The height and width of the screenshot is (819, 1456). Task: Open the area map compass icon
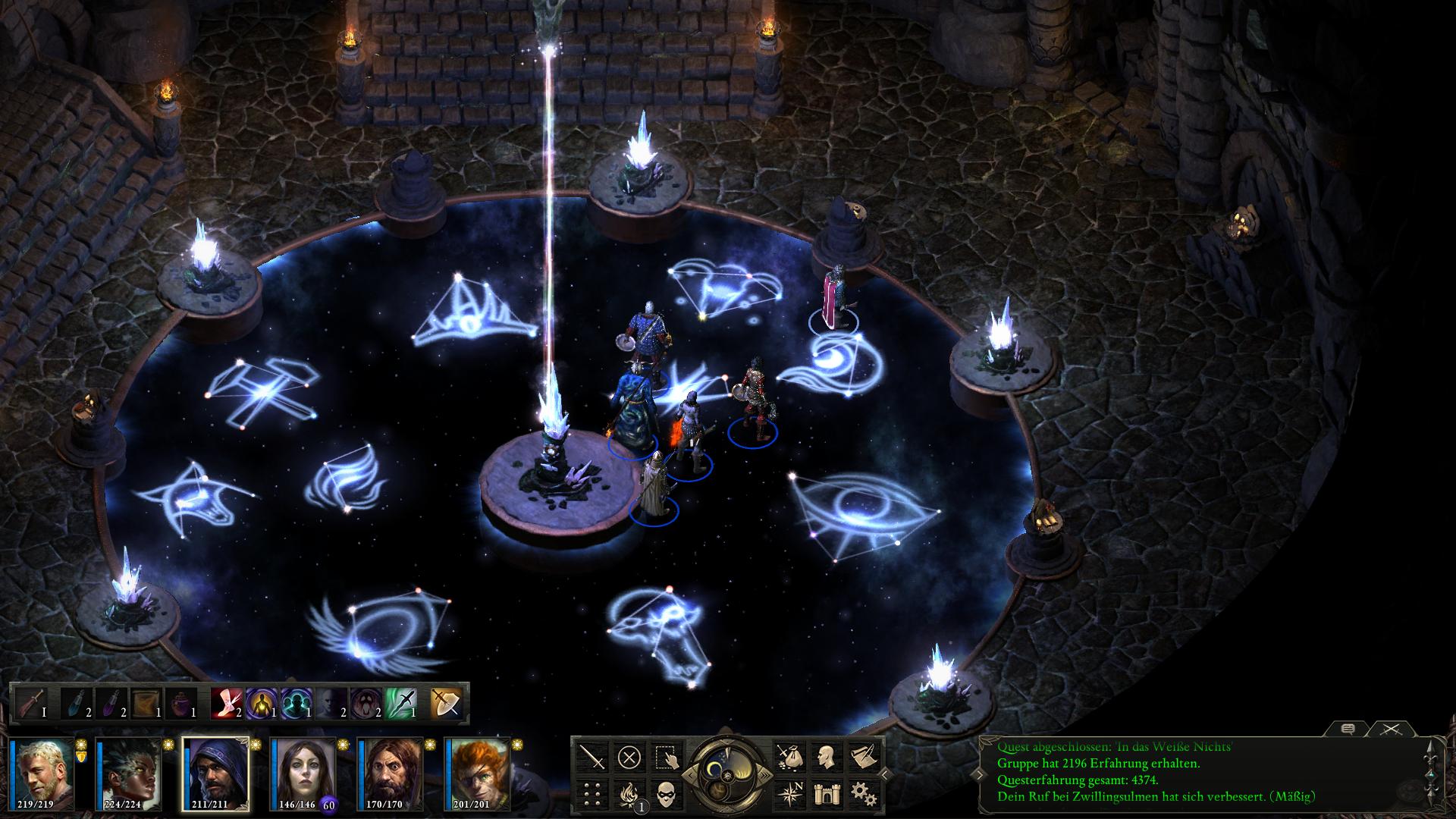pos(789,793)
